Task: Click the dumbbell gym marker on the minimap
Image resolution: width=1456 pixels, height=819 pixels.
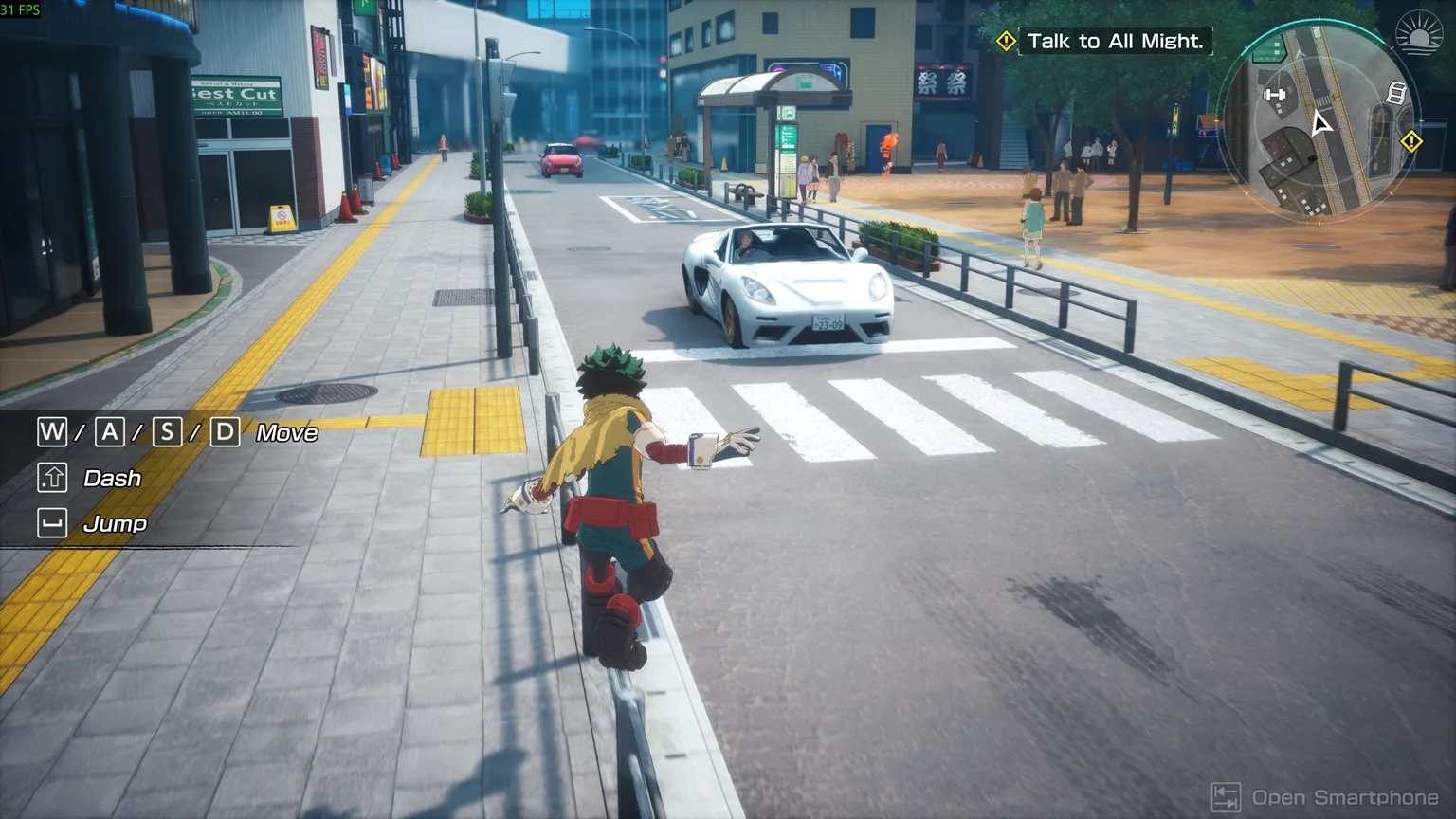Action: [x=1275, y=95]
